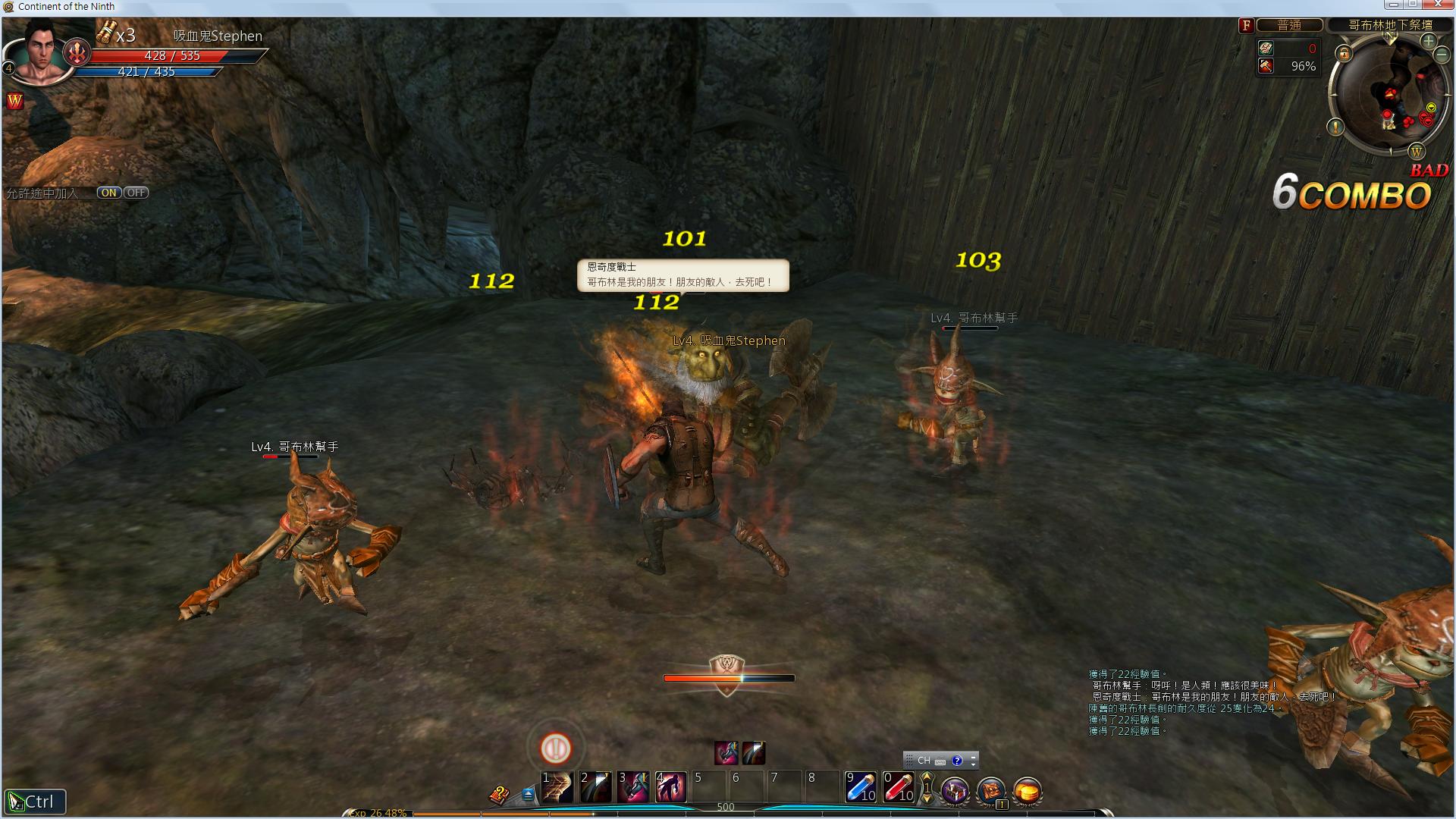Use the slash skill in slot 2

click(595, 787)
